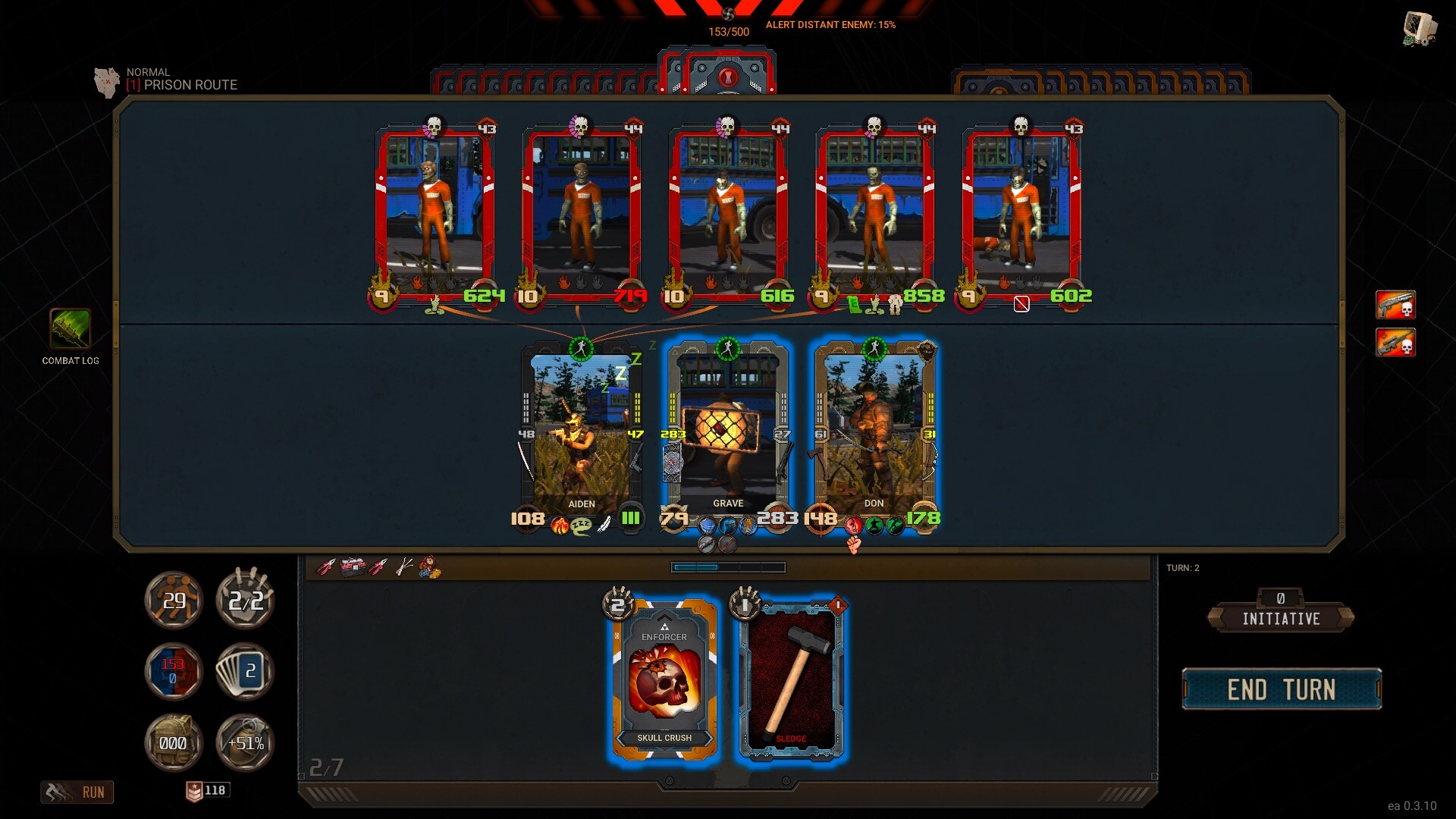Viewport: 1456px width, 819px height.
Task: Click the shotgun skull icon on the right edge
Action: point(1396,306)
